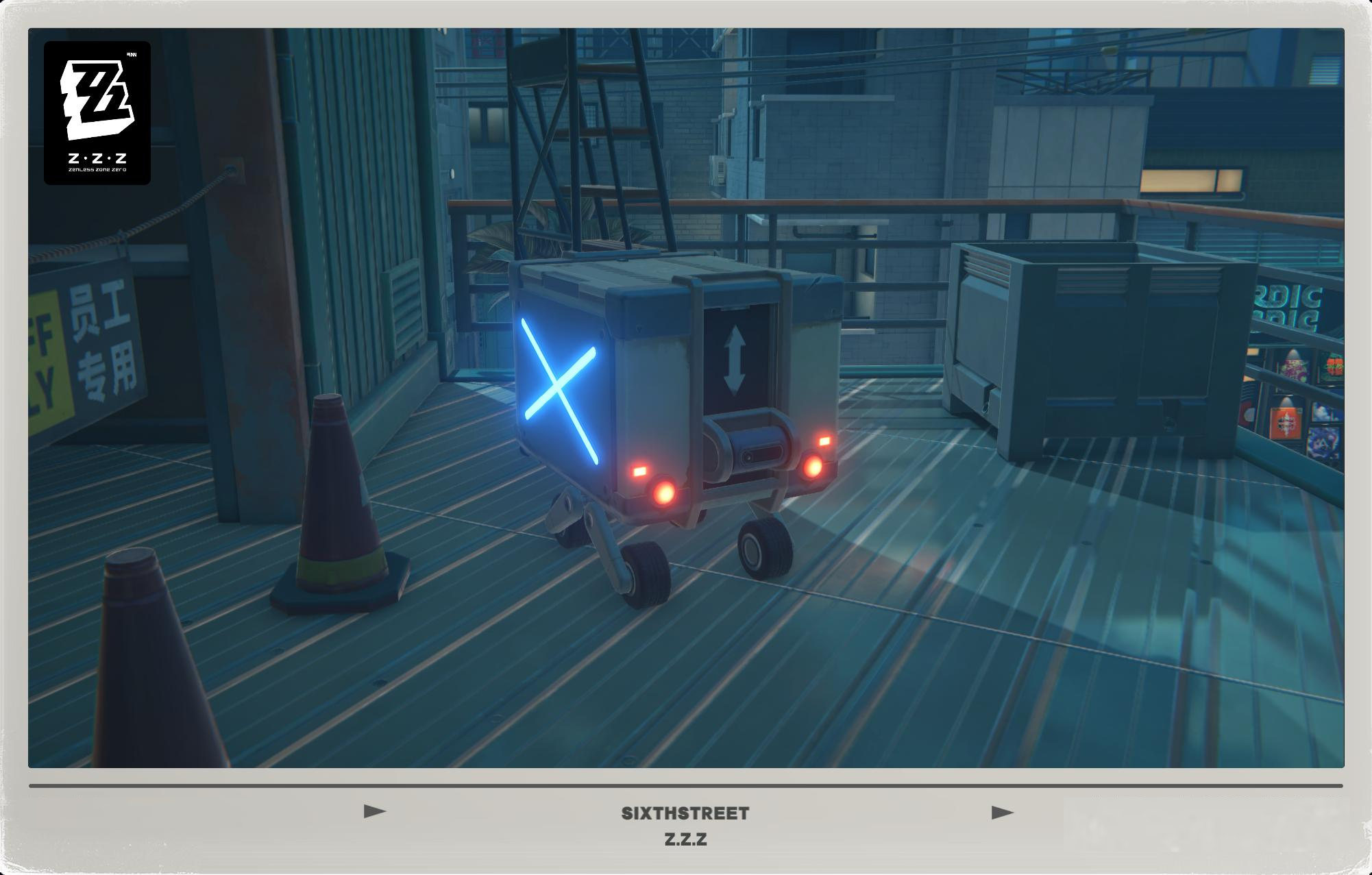Toggle the robot's rear wheel
The image size is (1372, 875).
click(x=759, y=548)
